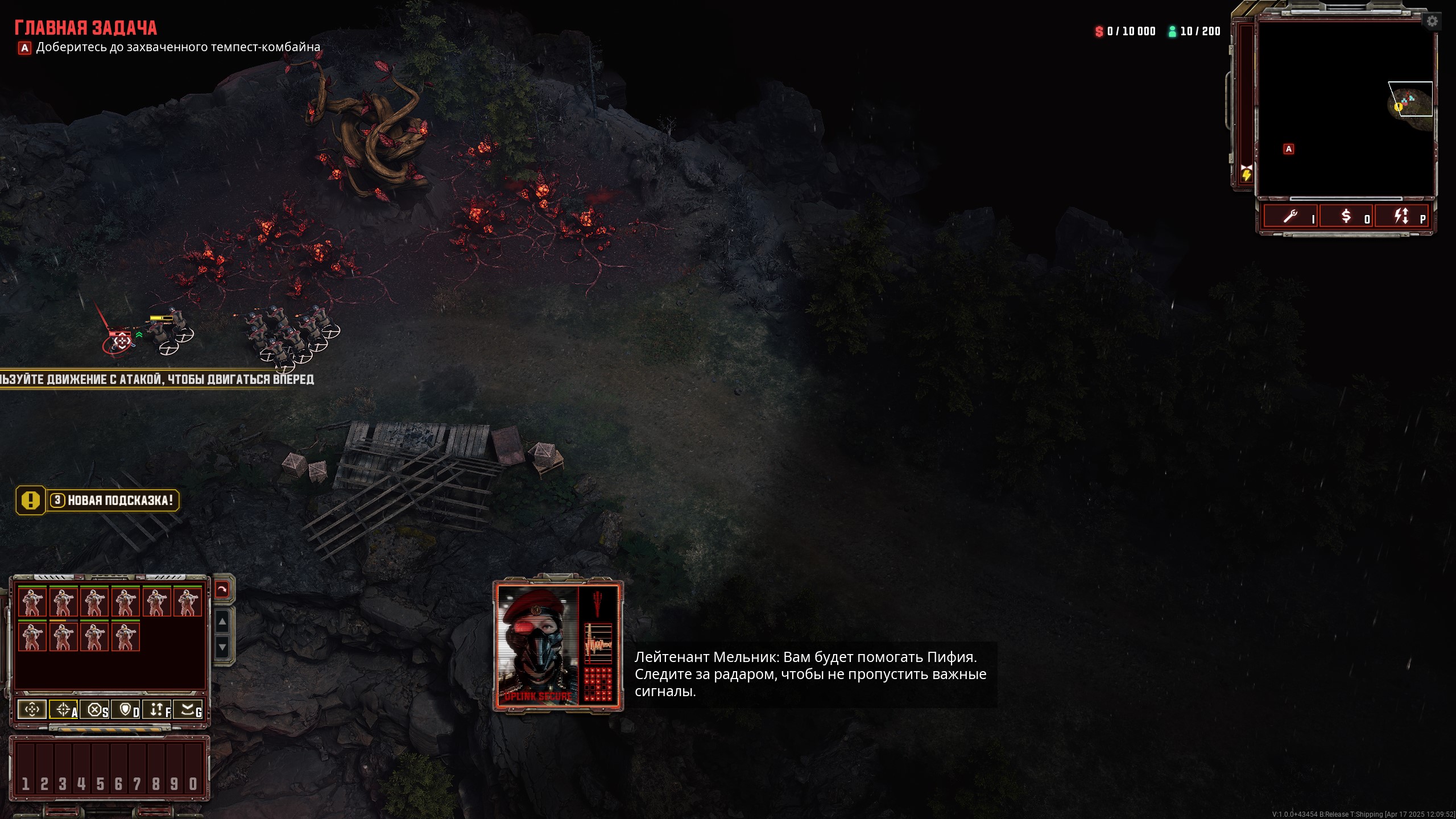Issue the stop command

tap(95, 709)
